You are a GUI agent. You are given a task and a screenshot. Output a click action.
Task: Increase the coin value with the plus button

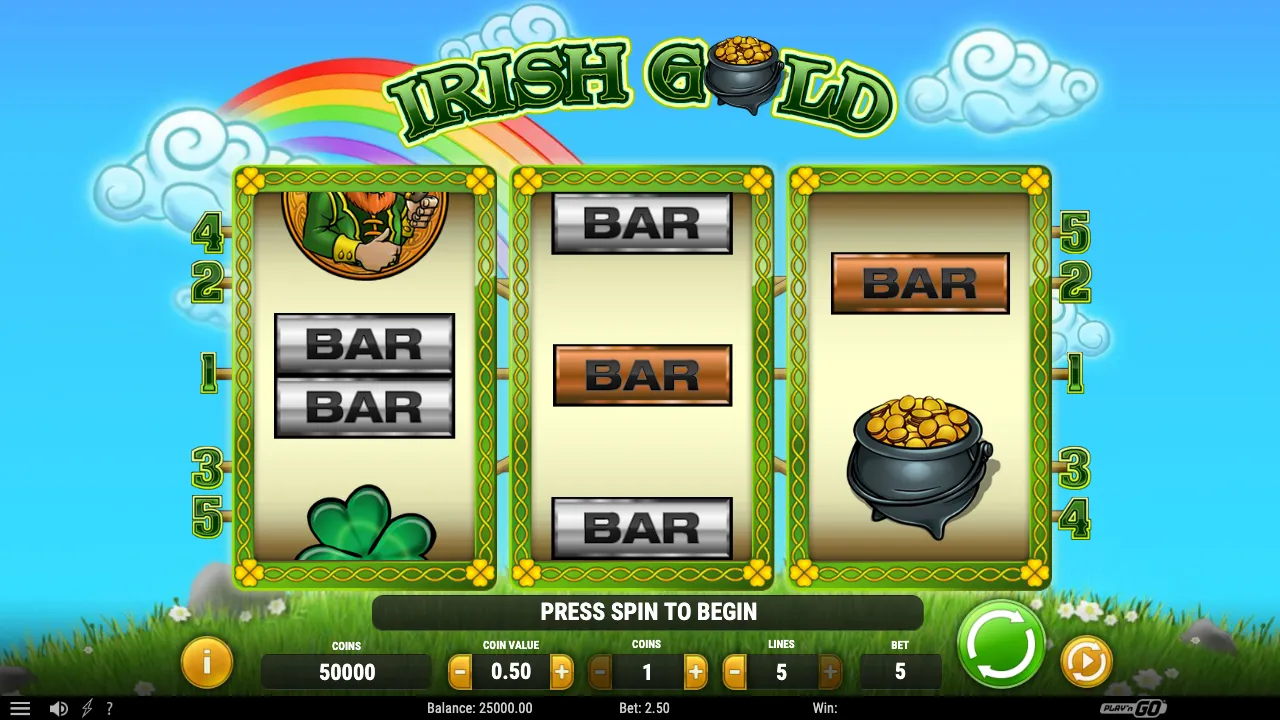point(561,672)
